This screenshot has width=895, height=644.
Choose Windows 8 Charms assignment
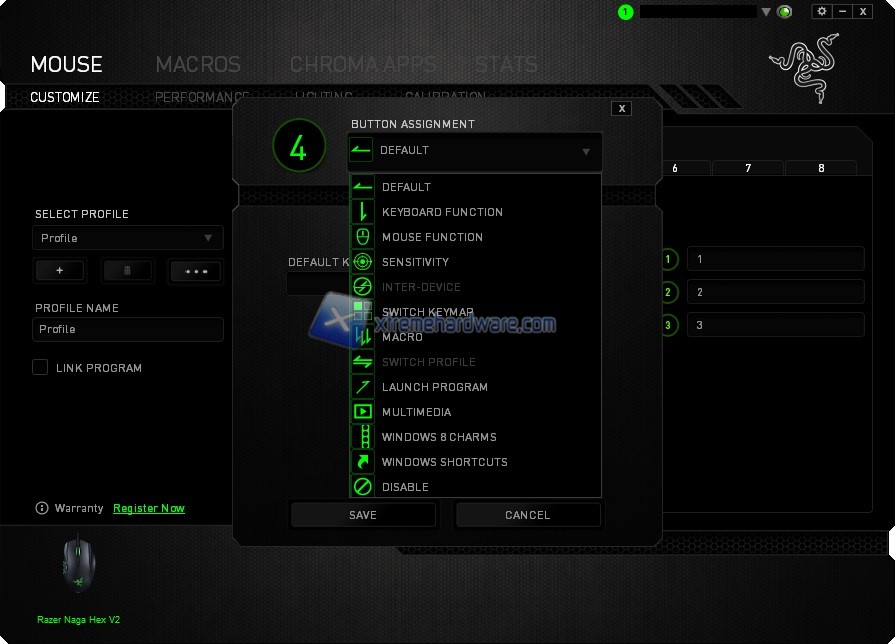[x=438, y=437]
